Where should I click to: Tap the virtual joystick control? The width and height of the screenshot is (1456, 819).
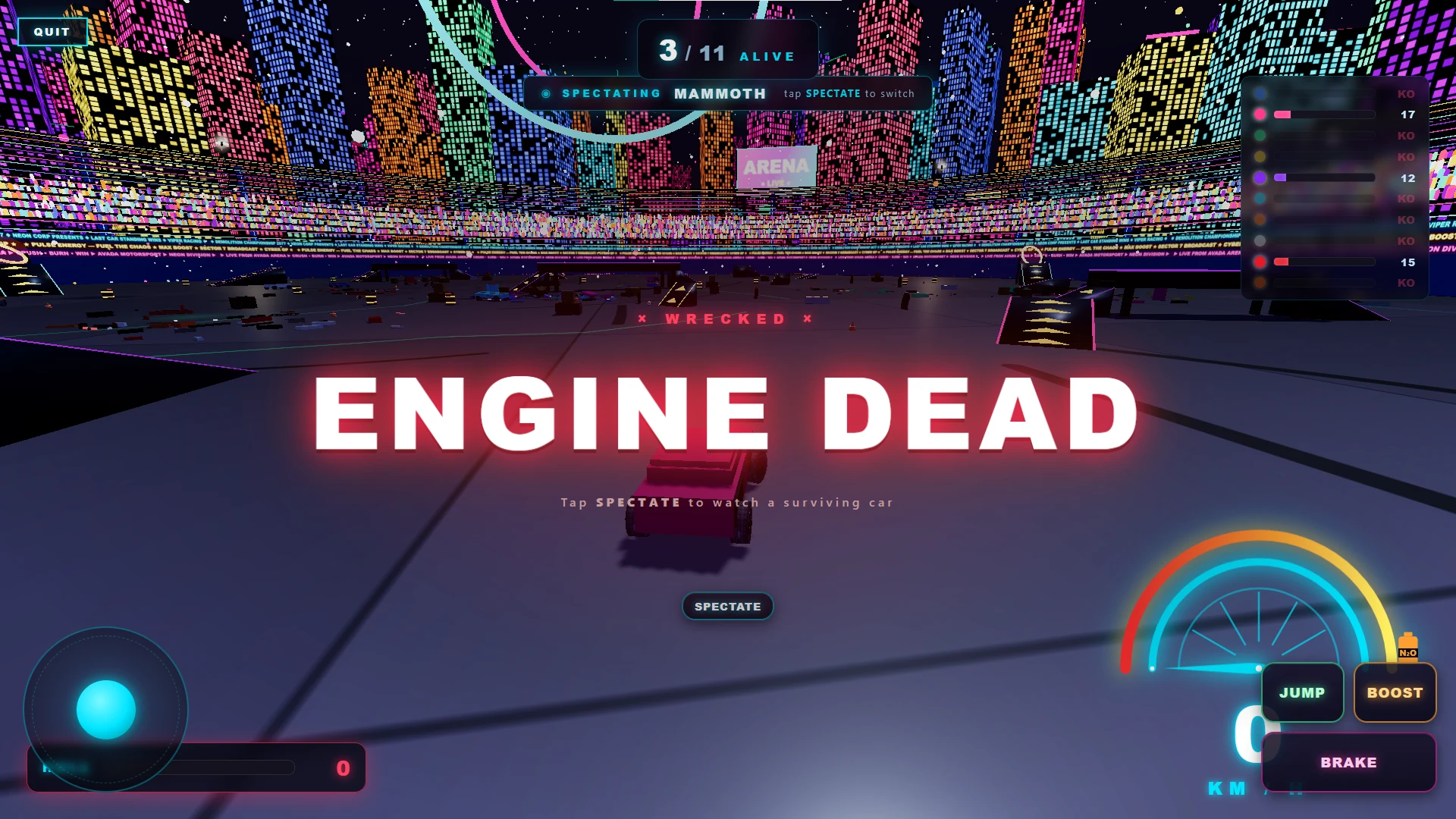(106, 709)
